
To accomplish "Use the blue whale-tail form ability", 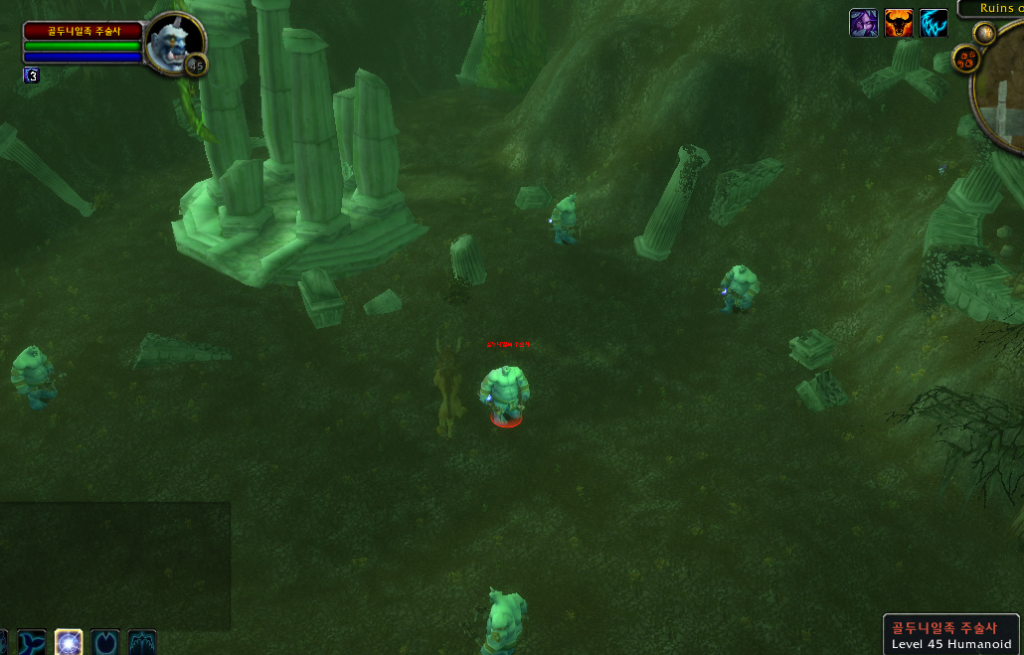I will click(32, 642).
